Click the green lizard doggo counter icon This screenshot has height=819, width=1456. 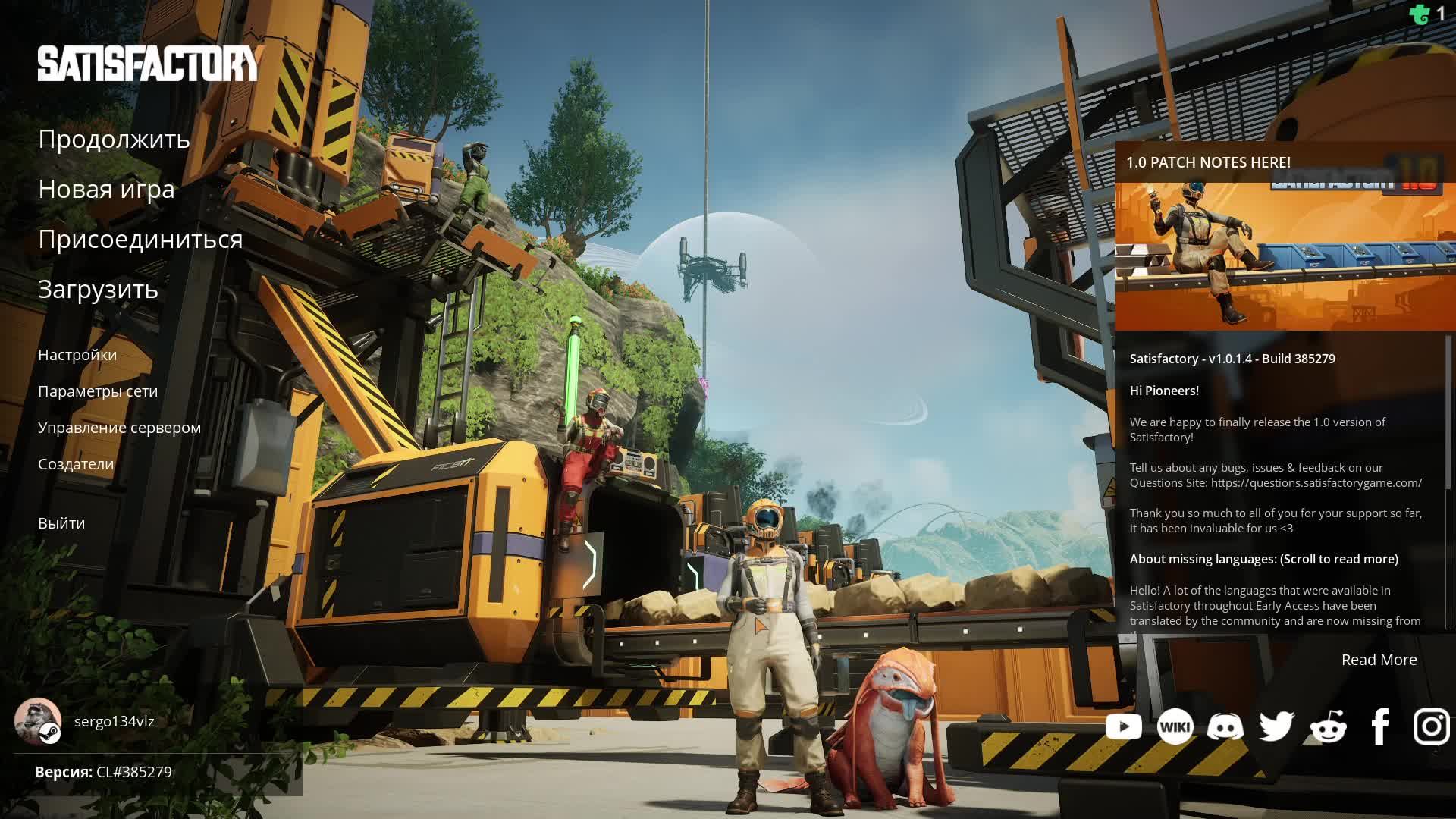click(x=1420, y=14)
